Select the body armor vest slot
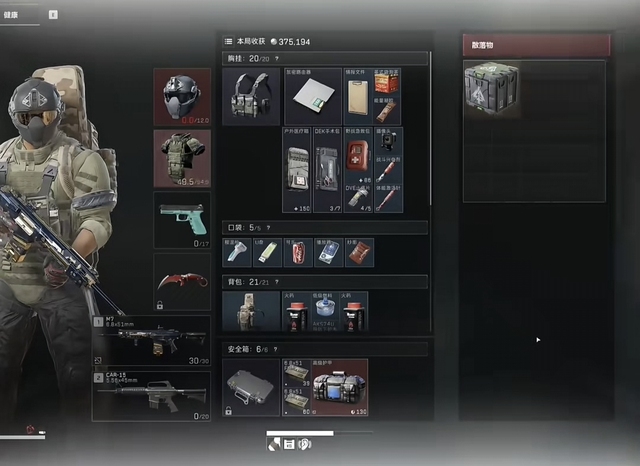Image resolution: width=640 pixels, height=466 pixels. click(182, 157)
